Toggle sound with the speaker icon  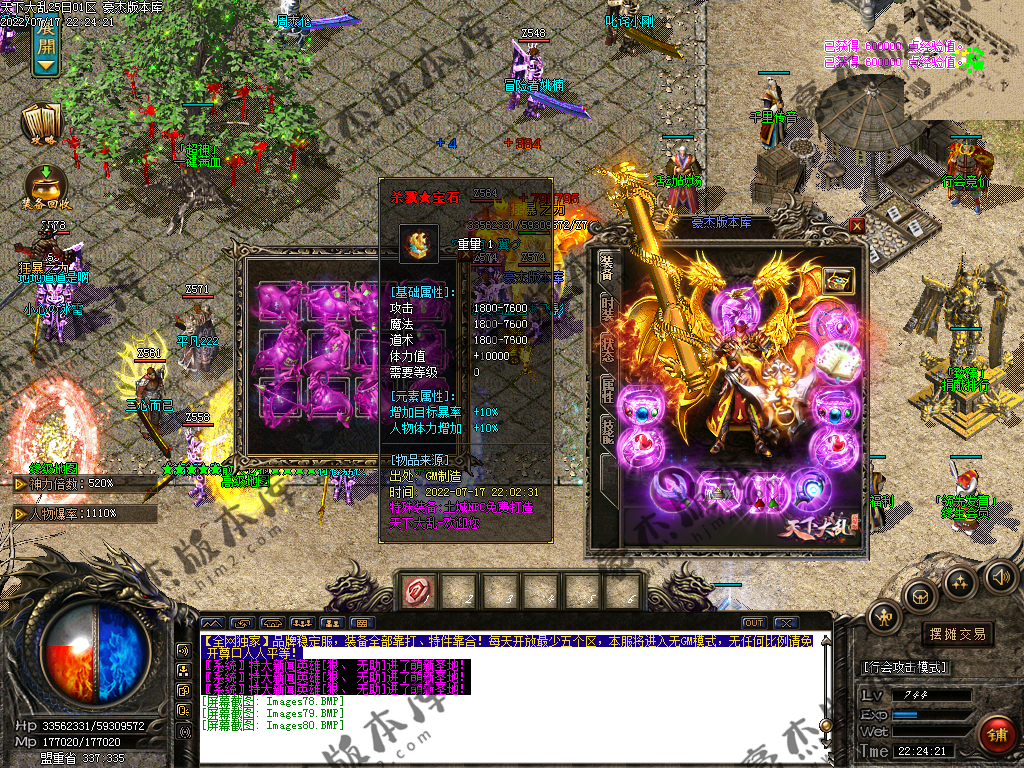(x=1000, y=575)
